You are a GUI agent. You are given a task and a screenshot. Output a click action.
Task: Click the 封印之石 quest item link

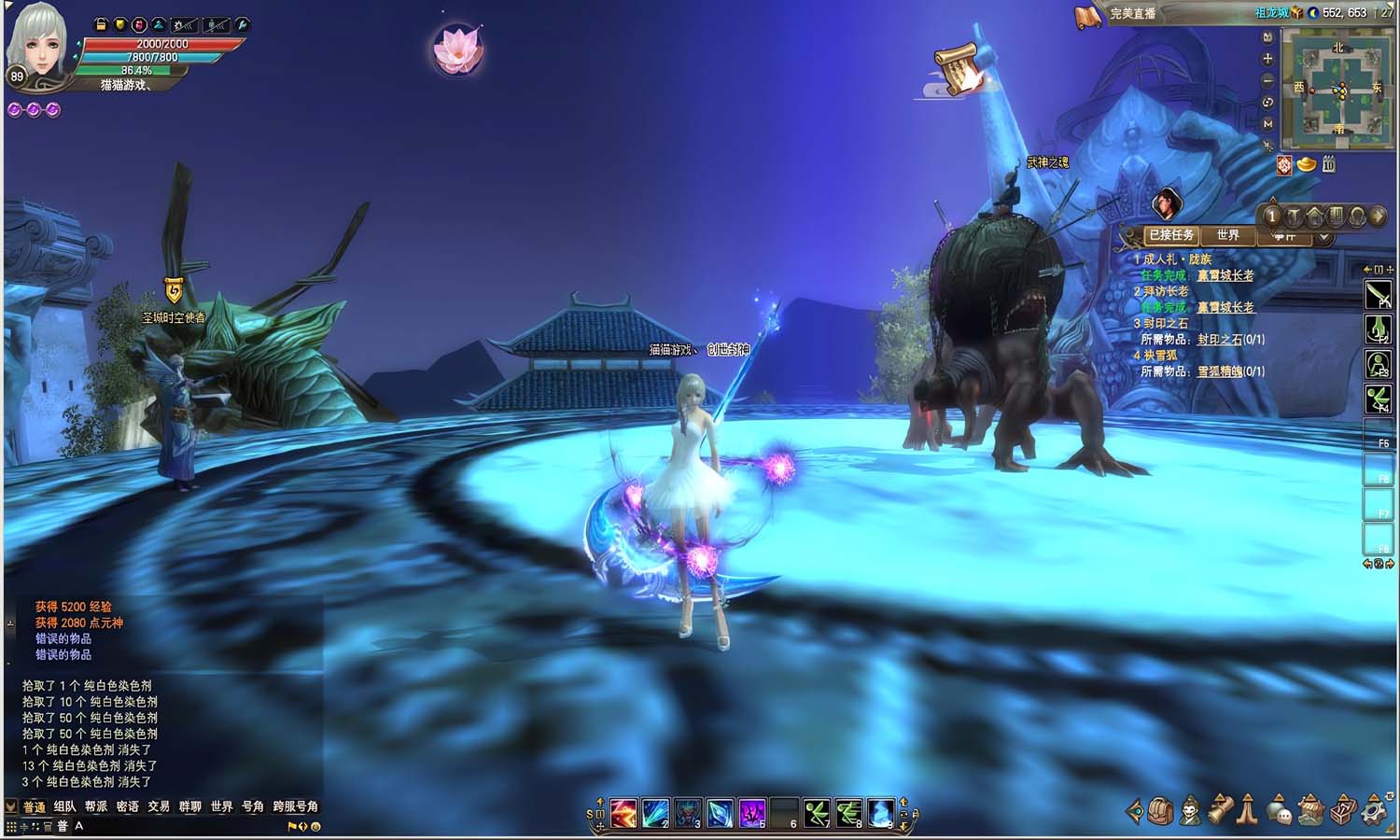click(1219, 340)
